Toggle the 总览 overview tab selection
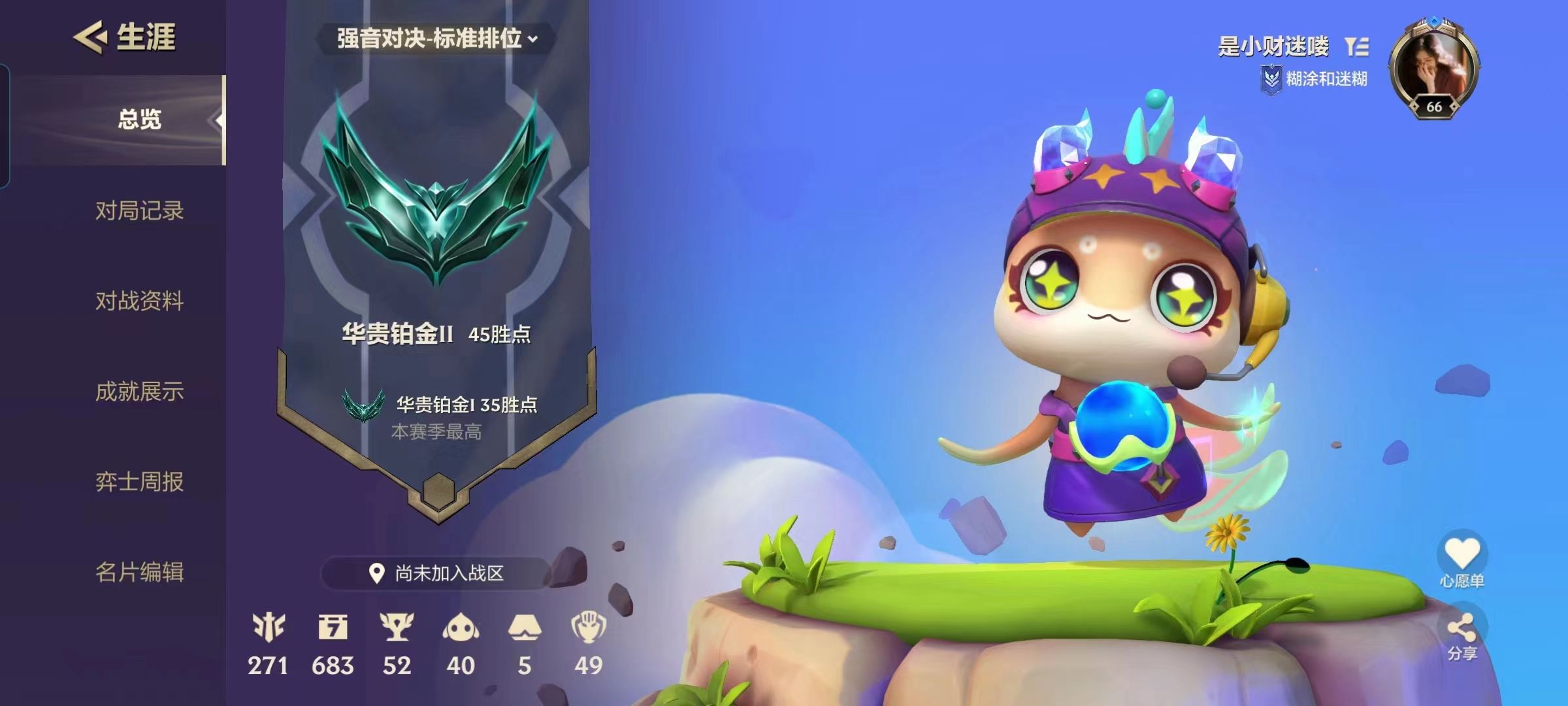Screen dimensions: 1568x706 tap(141, 118)
